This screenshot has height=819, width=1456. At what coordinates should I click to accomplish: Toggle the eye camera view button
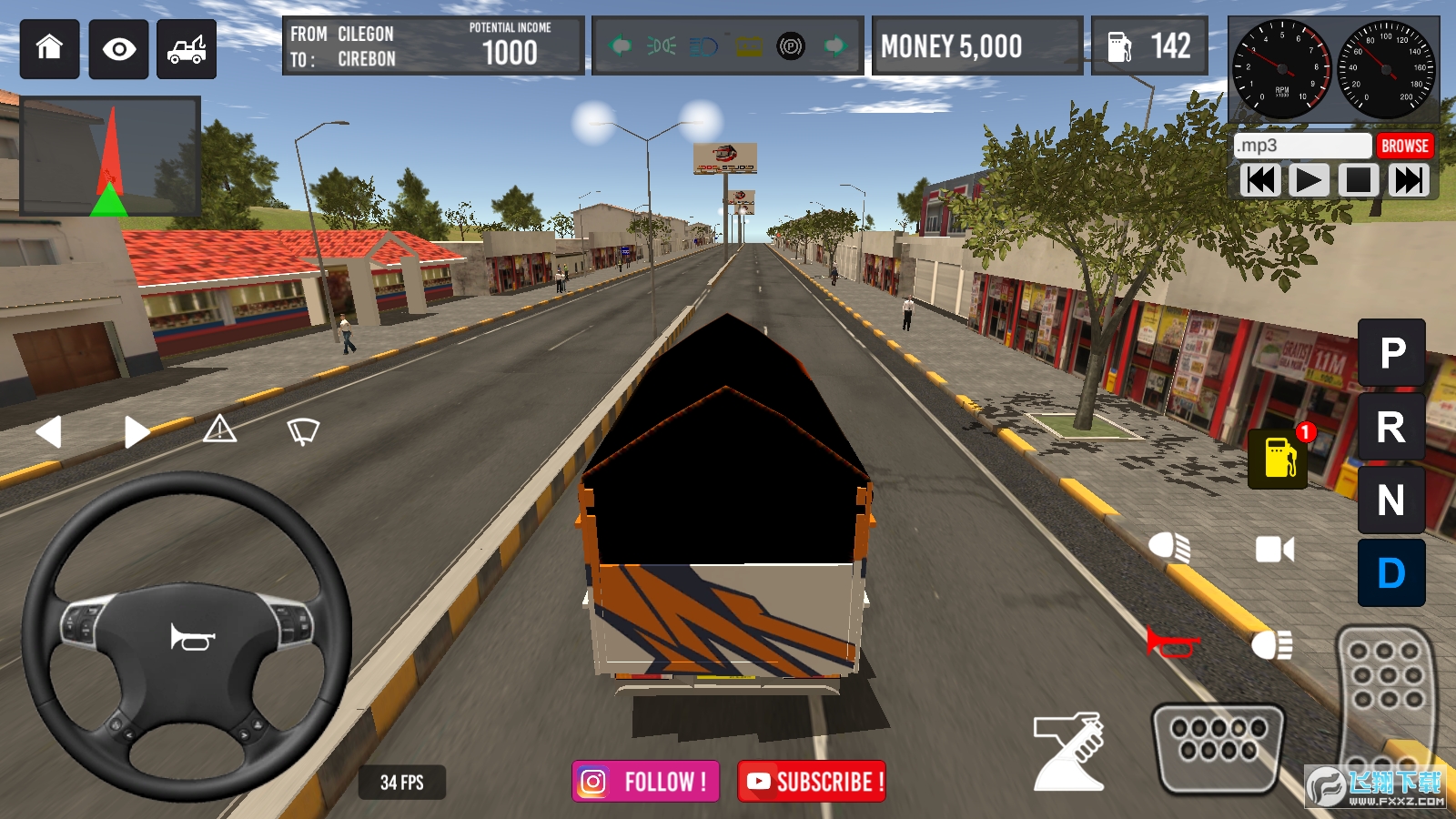point(117,49)
